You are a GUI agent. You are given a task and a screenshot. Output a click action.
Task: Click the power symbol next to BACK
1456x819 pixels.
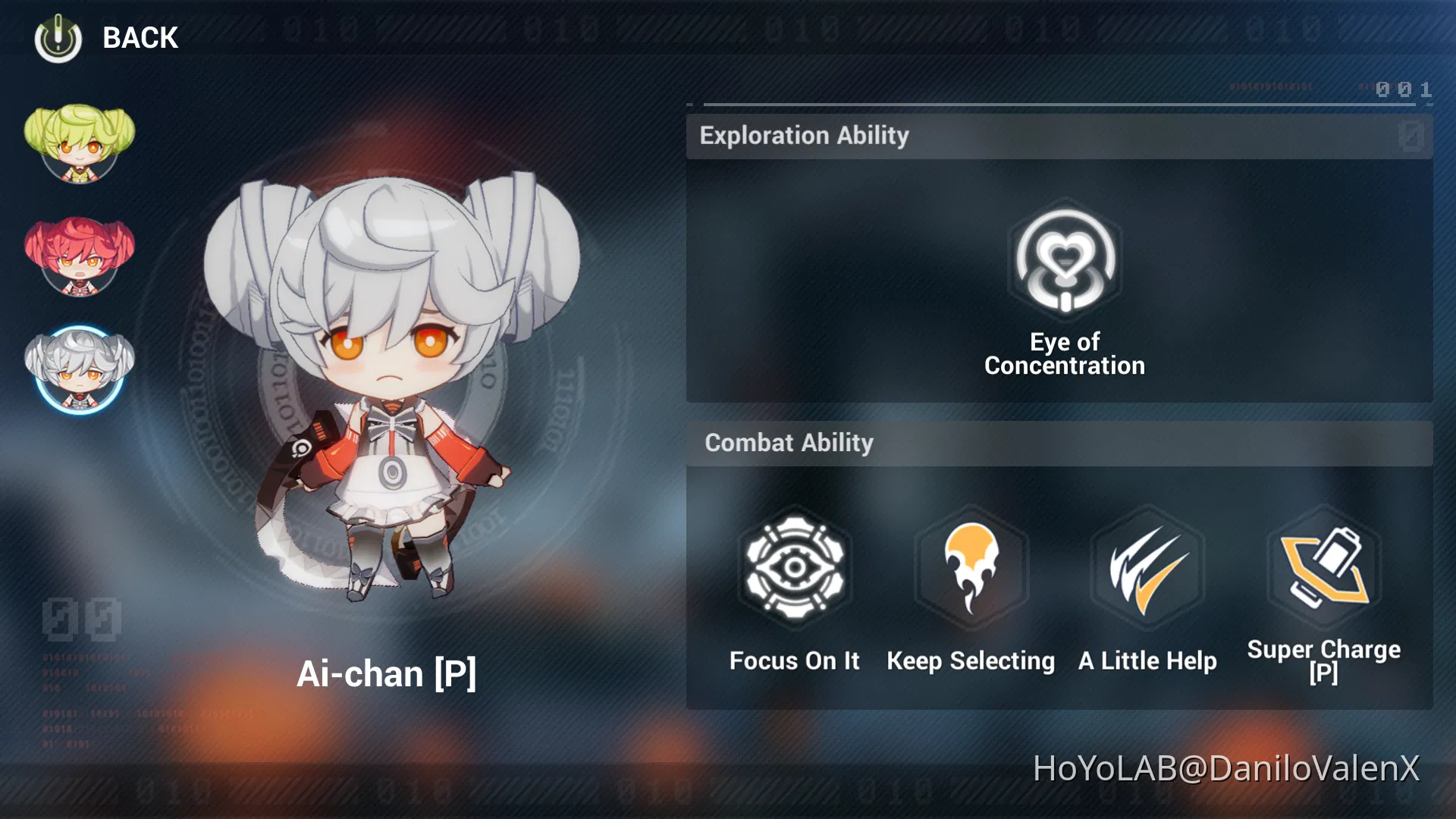tap(58, 37)
